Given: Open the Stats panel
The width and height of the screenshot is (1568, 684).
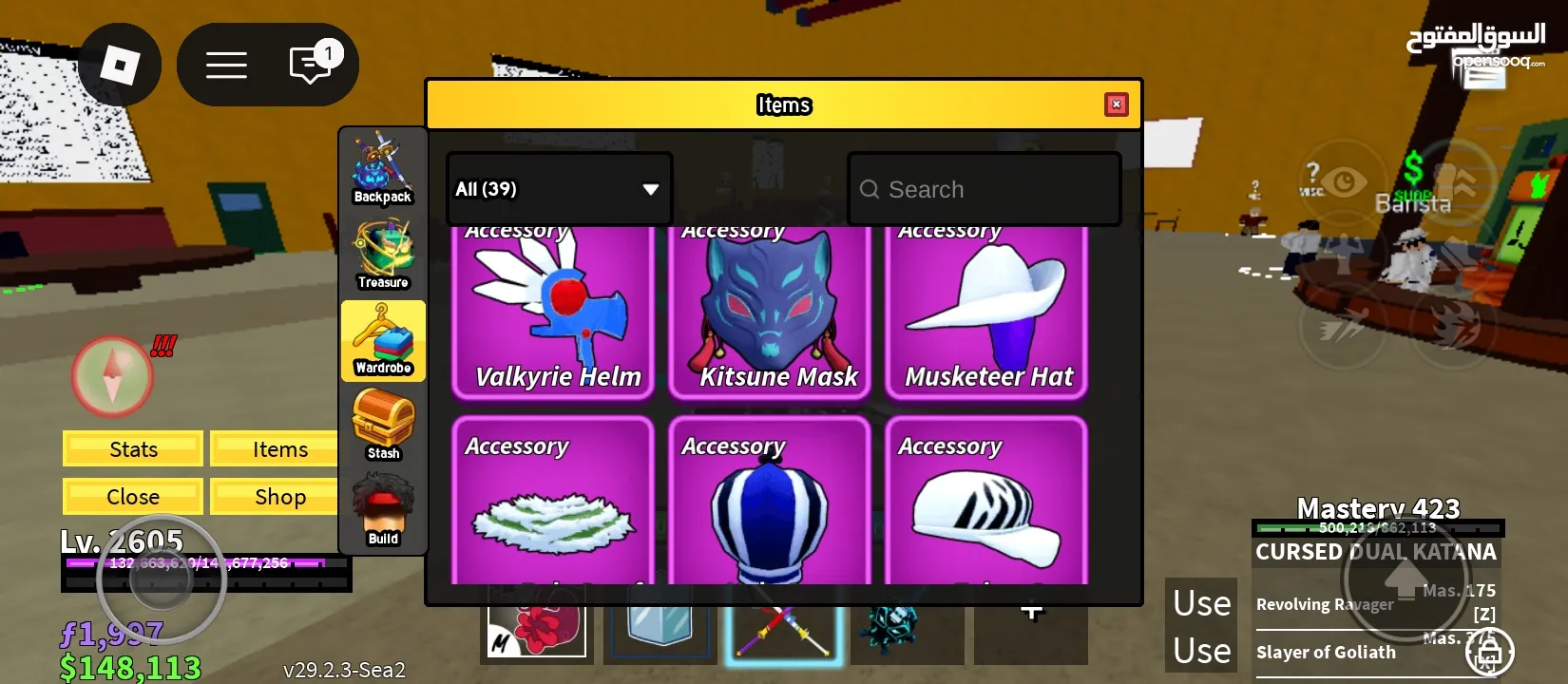Looking at the screenshot, I should [133, 449].
